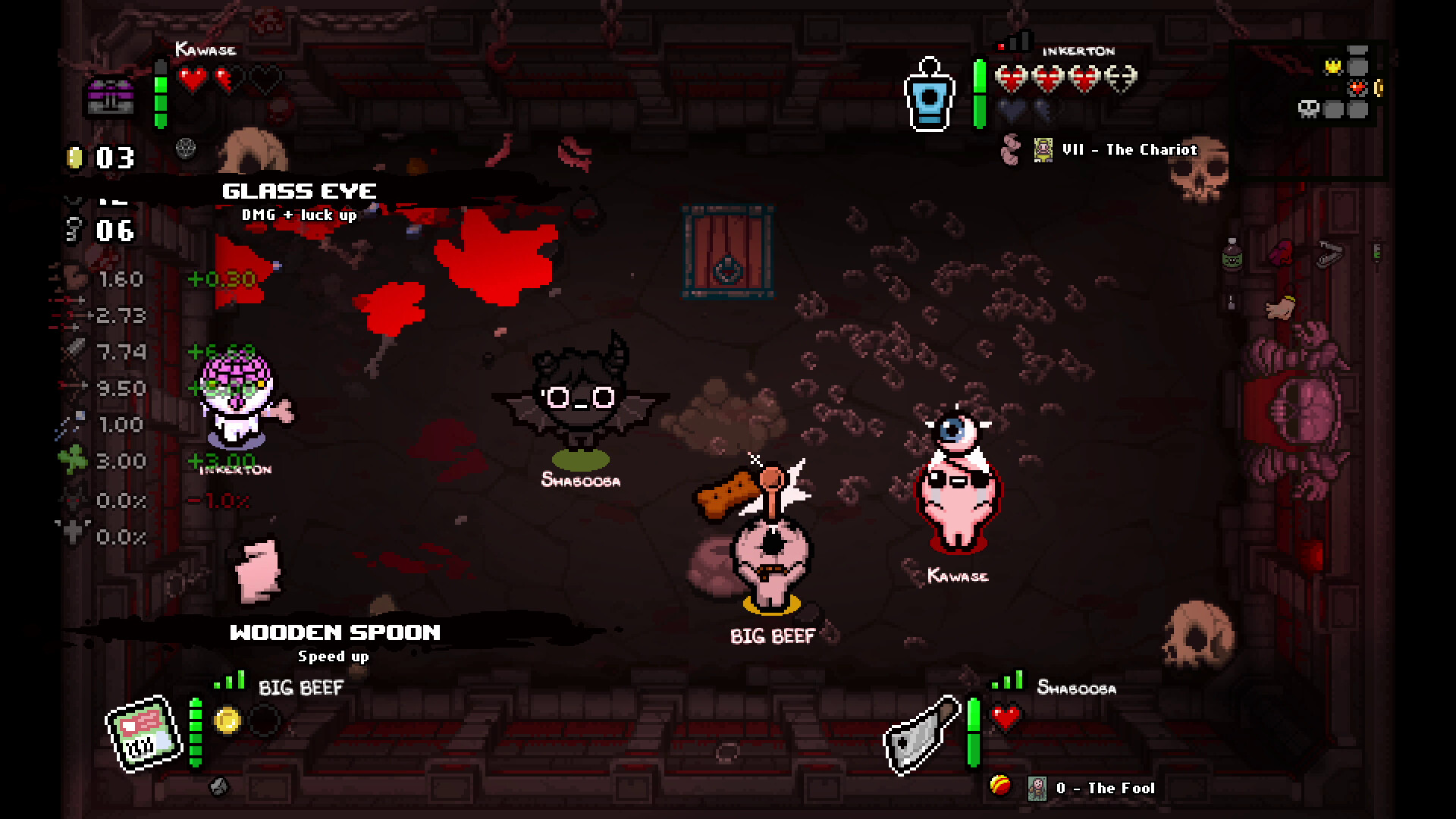Click the crown room on the minimap
This screenshot has height=819, width=1456.
[1332, 67]
